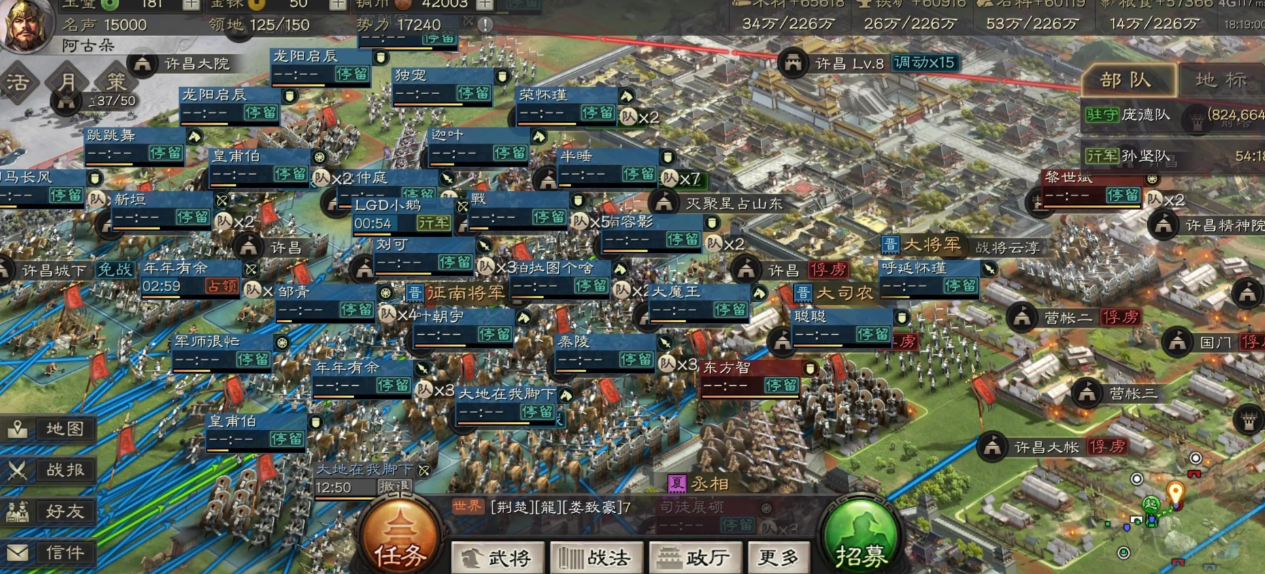
Task: Click the 撤退 retreat button at 12:50
Action: [393, 487]
